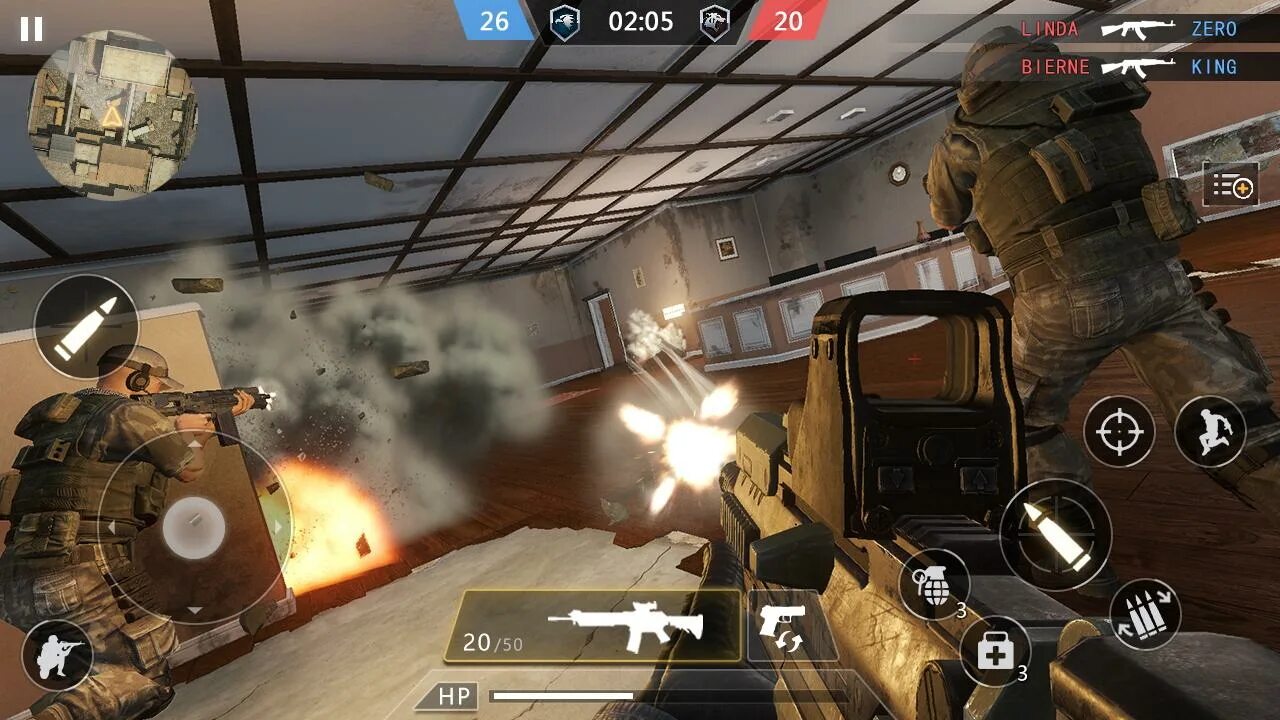Aim down sights with the crosshair button

1119,432
